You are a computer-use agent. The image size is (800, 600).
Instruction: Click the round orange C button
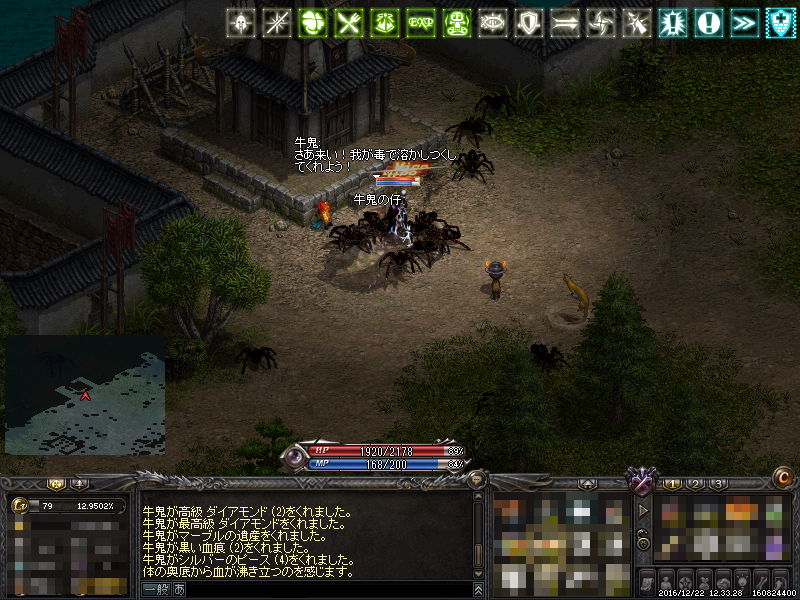pos(784,478)
